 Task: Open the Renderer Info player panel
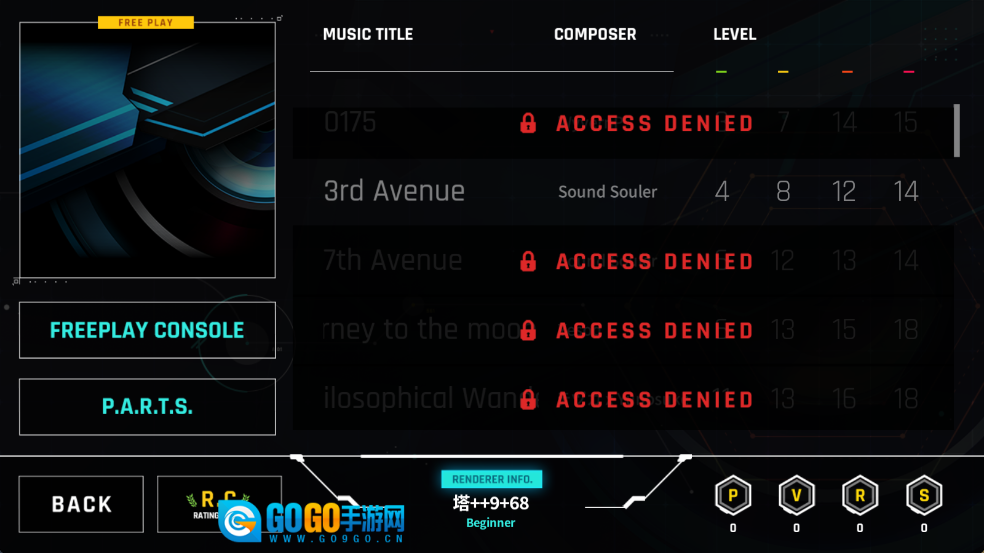pos(491,502)
